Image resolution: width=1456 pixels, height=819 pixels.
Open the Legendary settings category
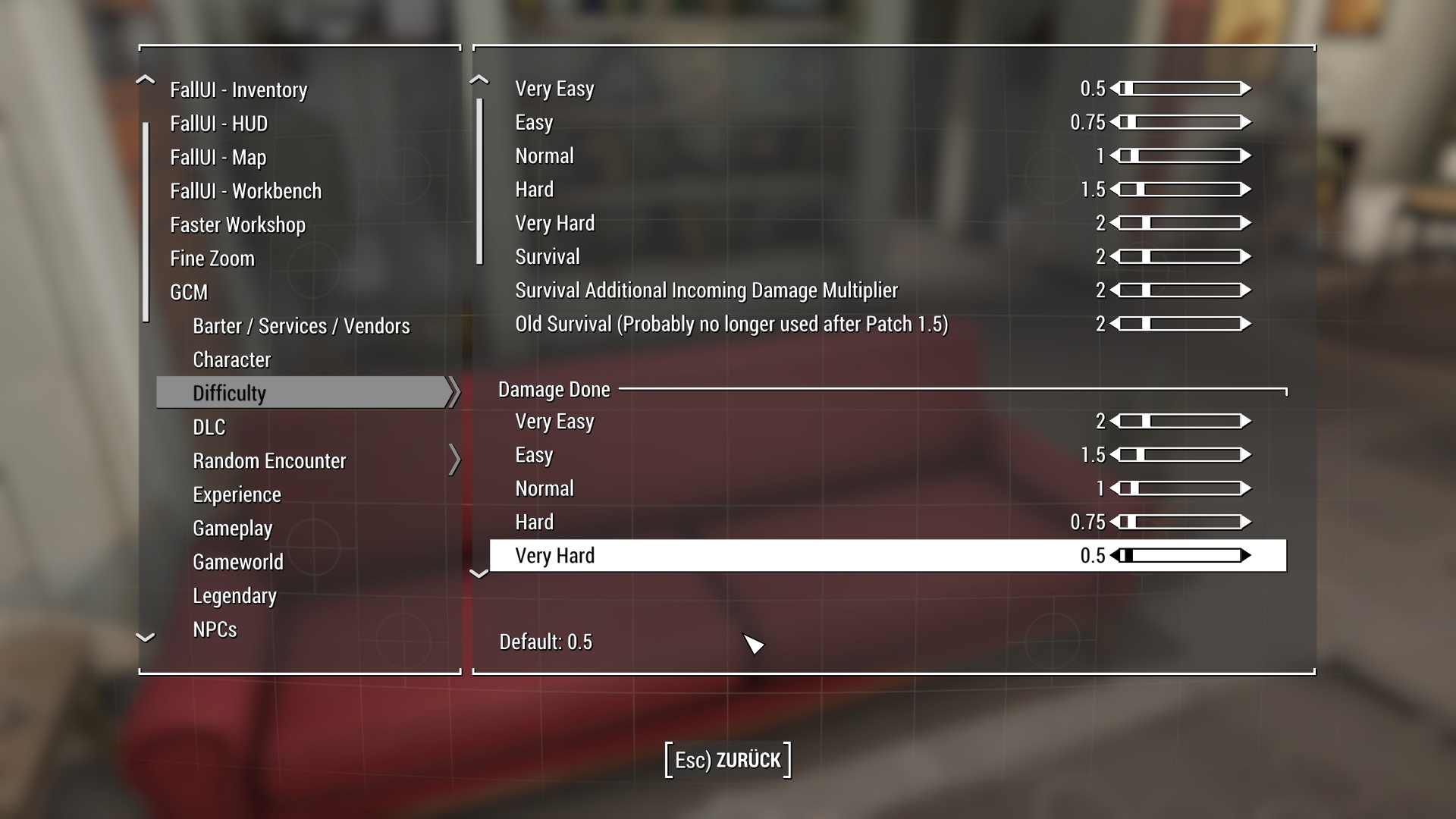(x=235, y=595)
